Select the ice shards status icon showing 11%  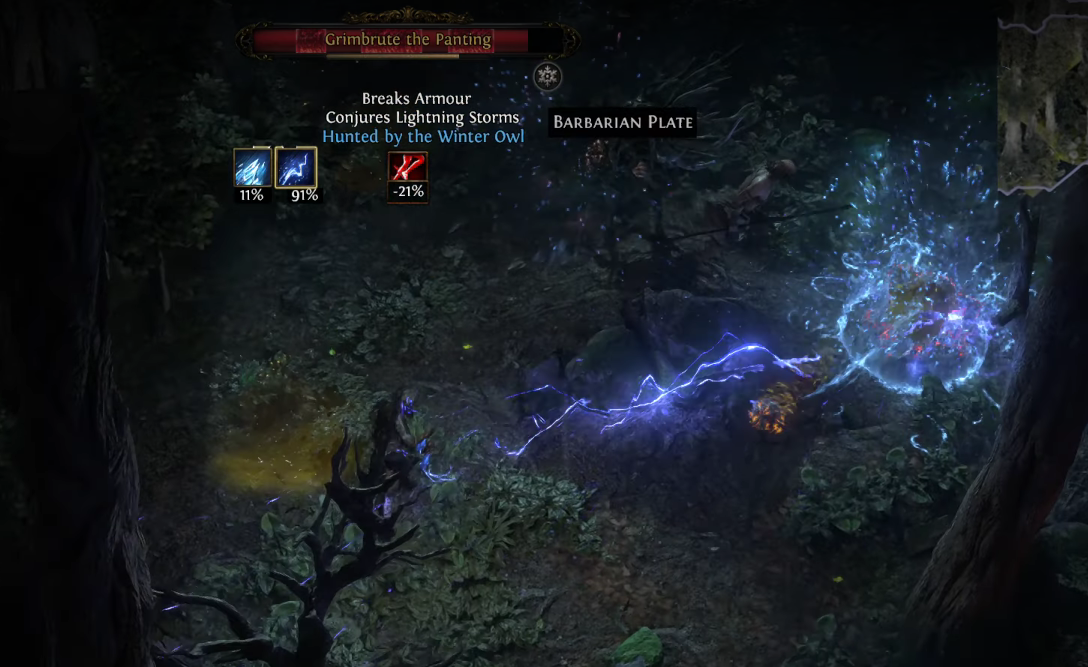[250, 168]
